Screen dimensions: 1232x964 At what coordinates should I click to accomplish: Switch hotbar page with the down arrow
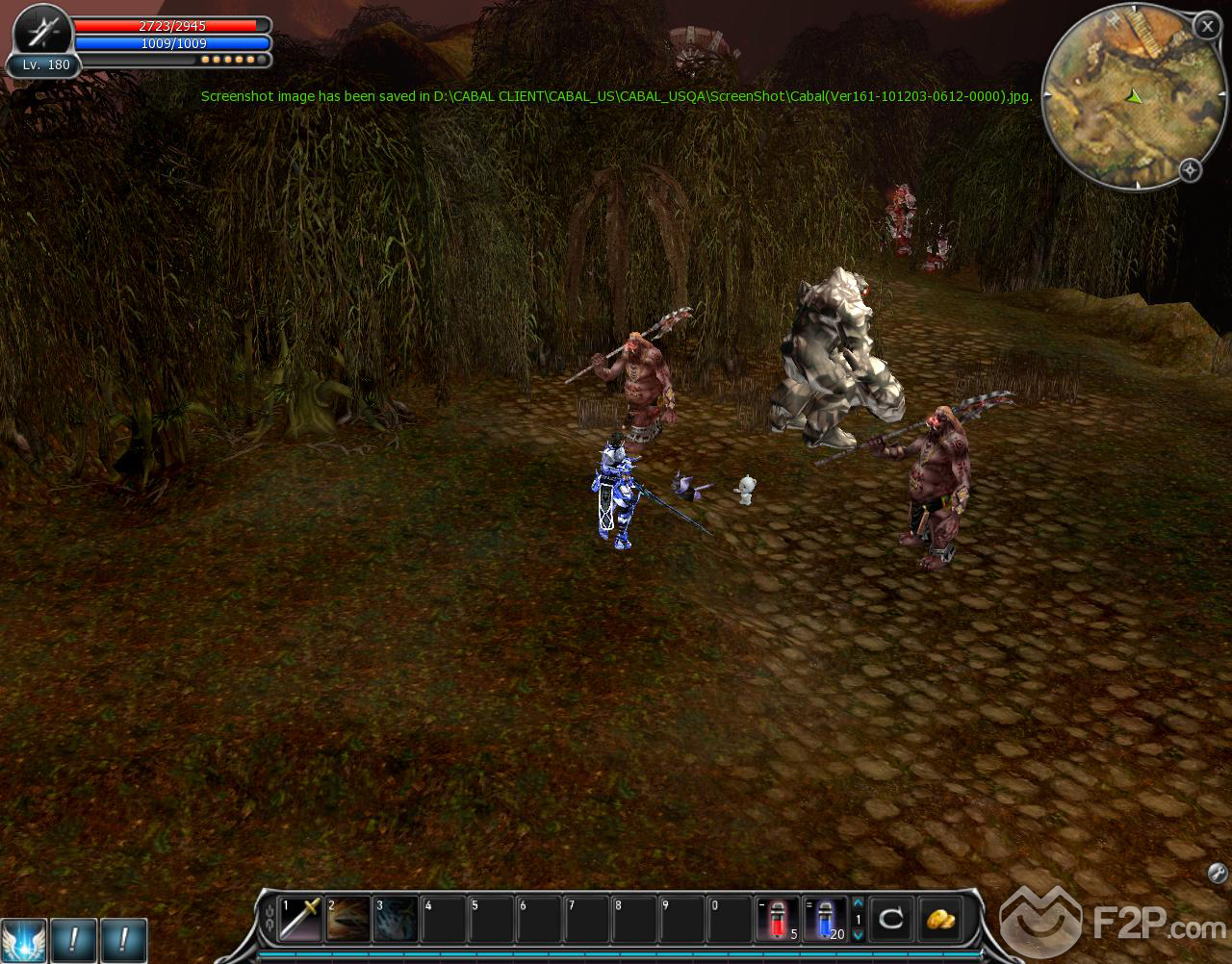859,935
